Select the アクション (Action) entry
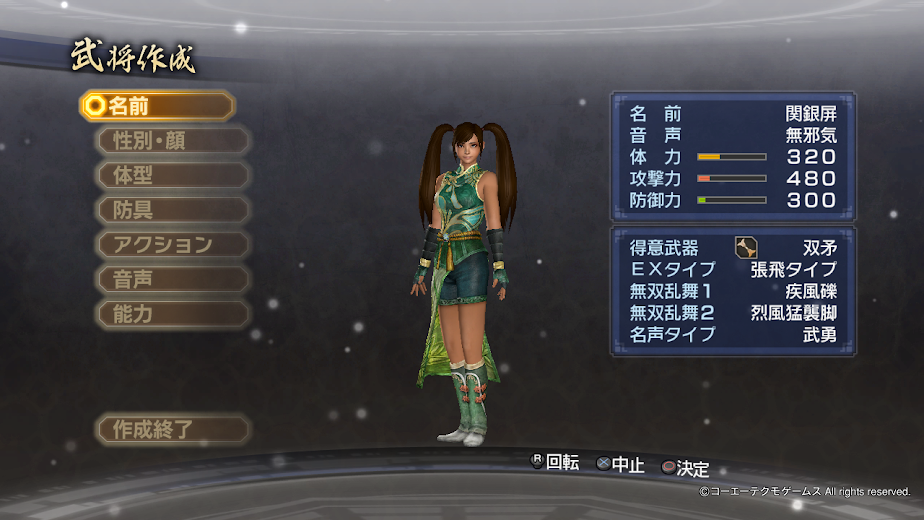924x520 pixels. pos(171,245)
